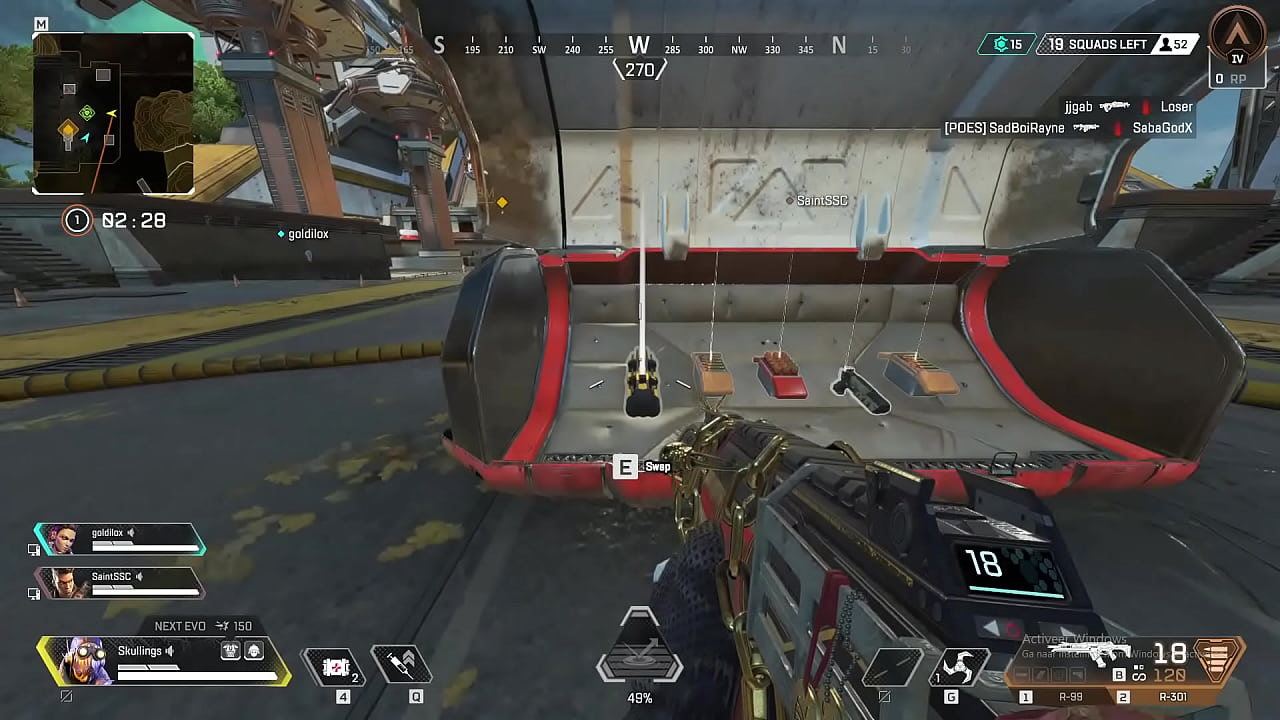Click the body armor icon on Skullings' banner

pyautogui.click(x=231, y=651)
